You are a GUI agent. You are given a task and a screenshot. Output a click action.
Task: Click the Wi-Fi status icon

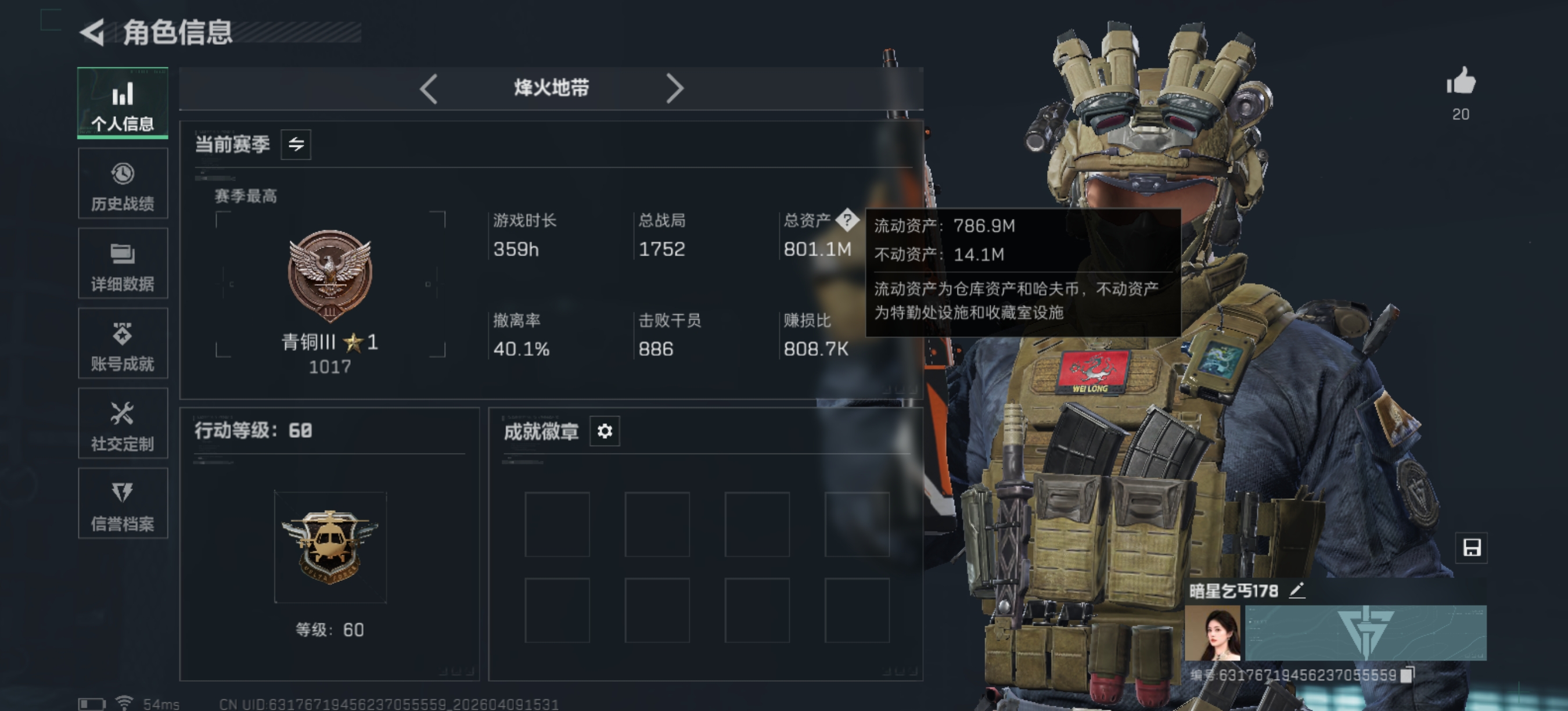[125, 701]
